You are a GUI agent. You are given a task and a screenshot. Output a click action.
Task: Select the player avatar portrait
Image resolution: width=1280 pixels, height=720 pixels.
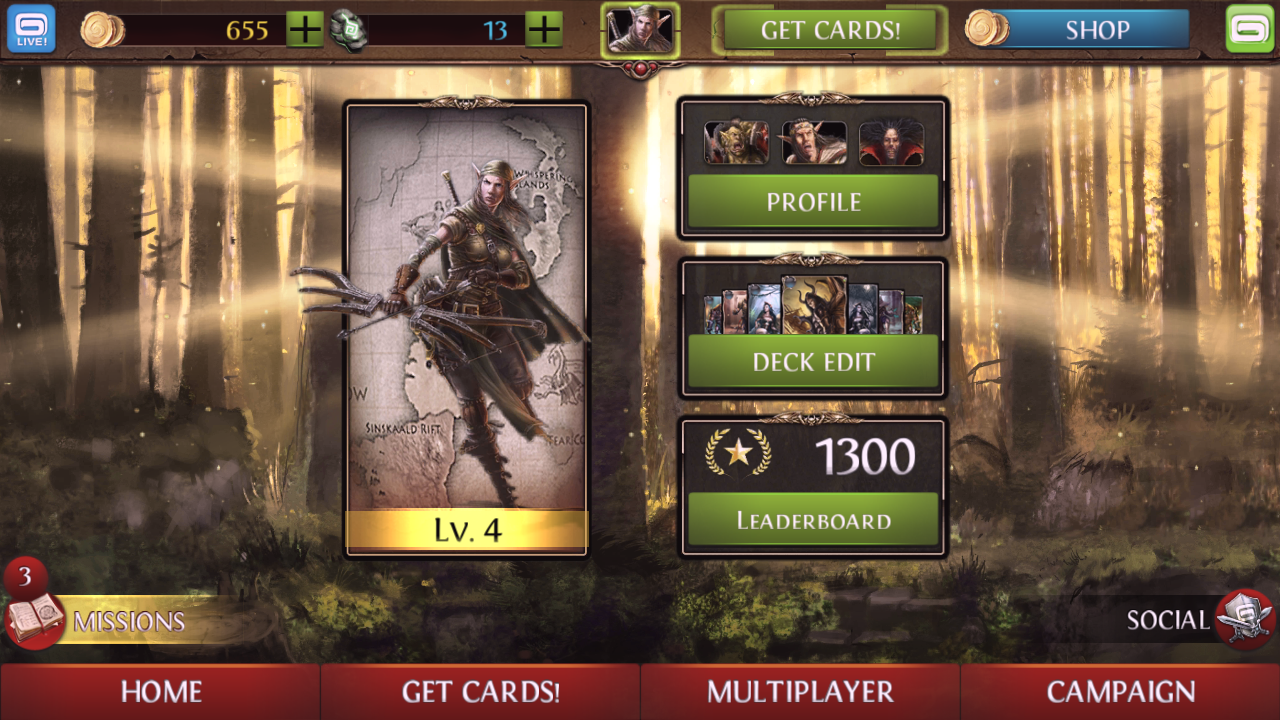pos(641,30)
